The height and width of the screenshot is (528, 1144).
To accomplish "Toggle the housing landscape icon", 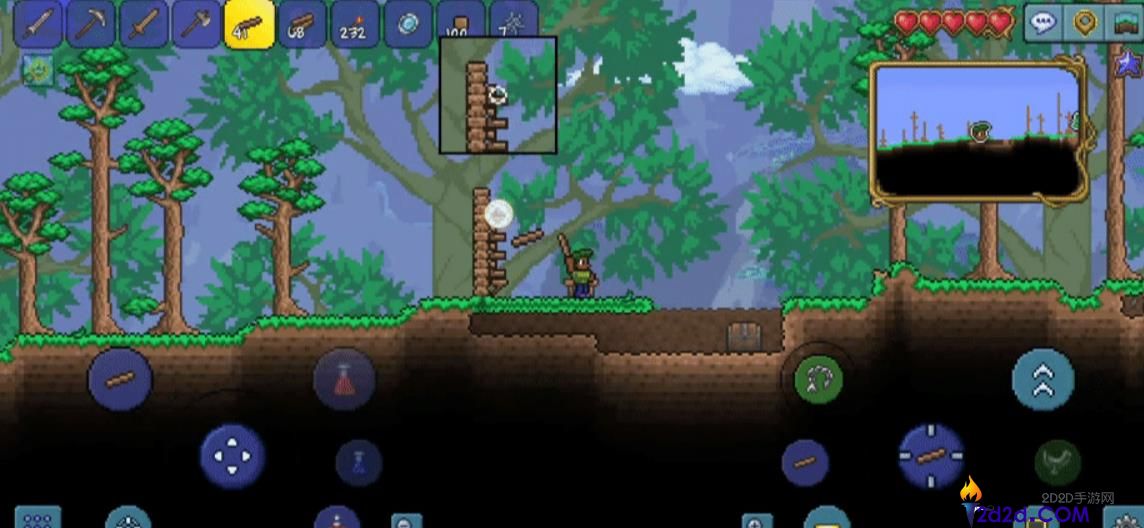I will point(1124,23).
